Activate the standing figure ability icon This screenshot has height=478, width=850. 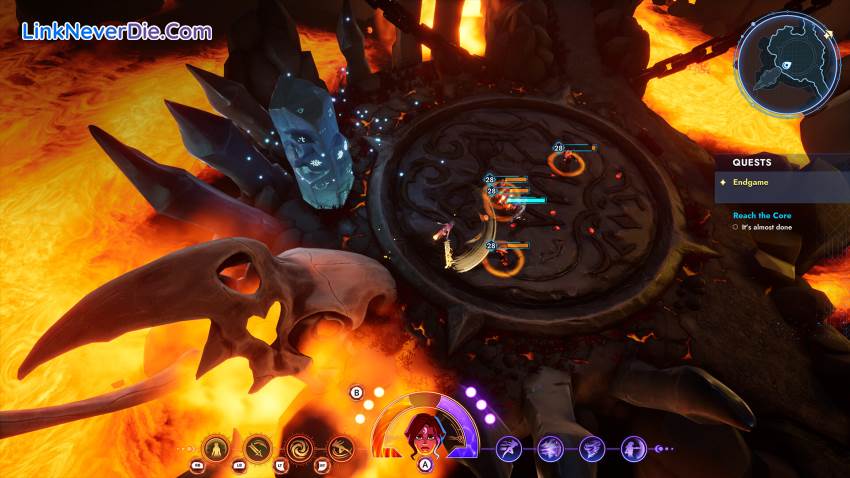(216, 449)
